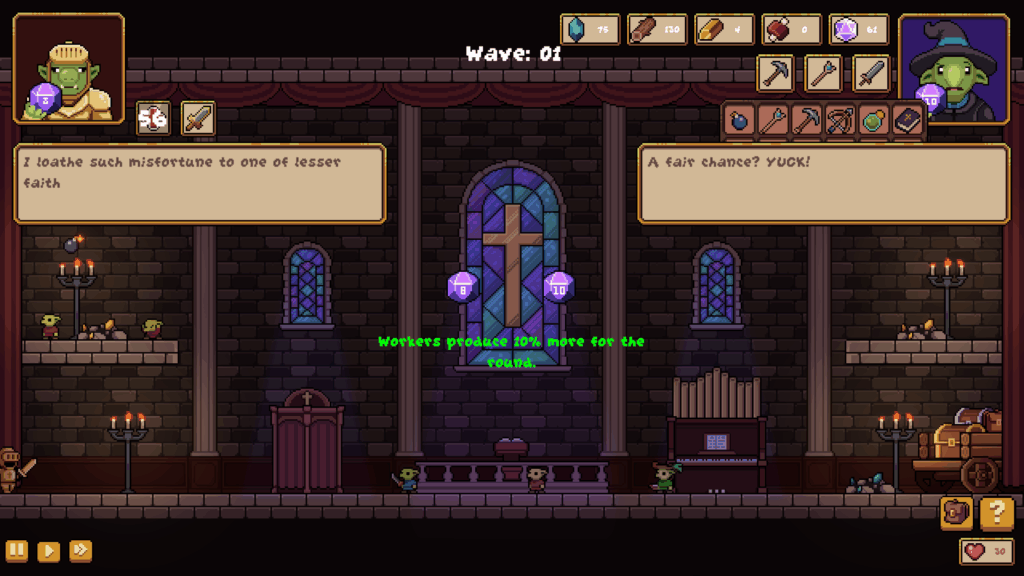The image size is (1024, 576).
Task: Select the large sword button
Action: pos(871,73)
